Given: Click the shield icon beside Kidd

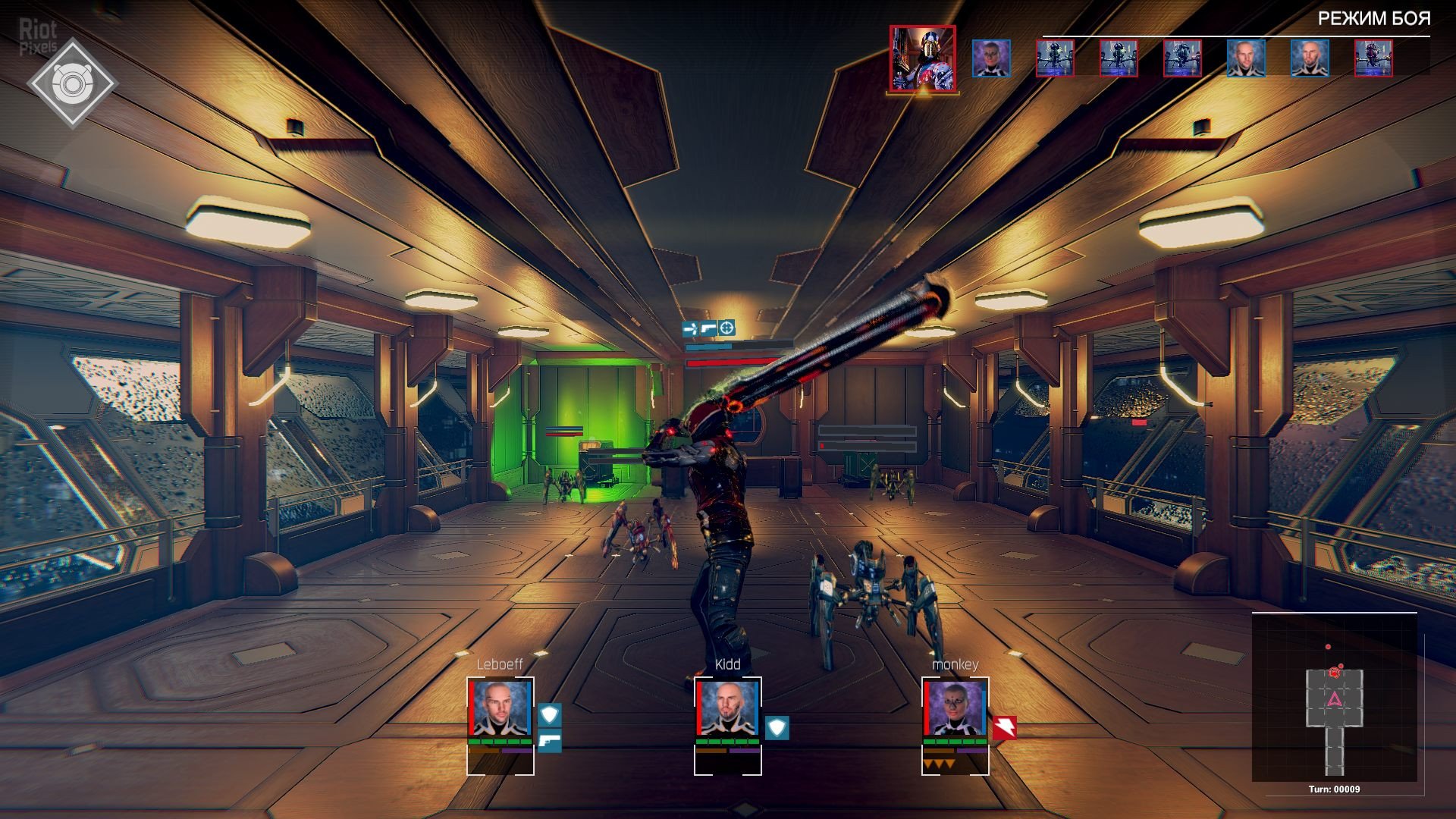Looking at the screenshot, I should [777, 728].
